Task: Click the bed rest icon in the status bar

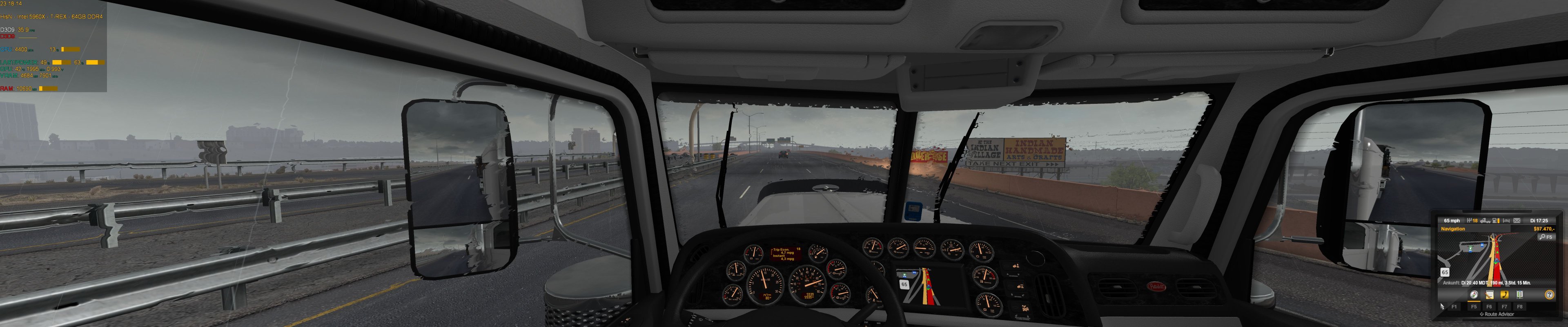Action: pos(1506,220)
